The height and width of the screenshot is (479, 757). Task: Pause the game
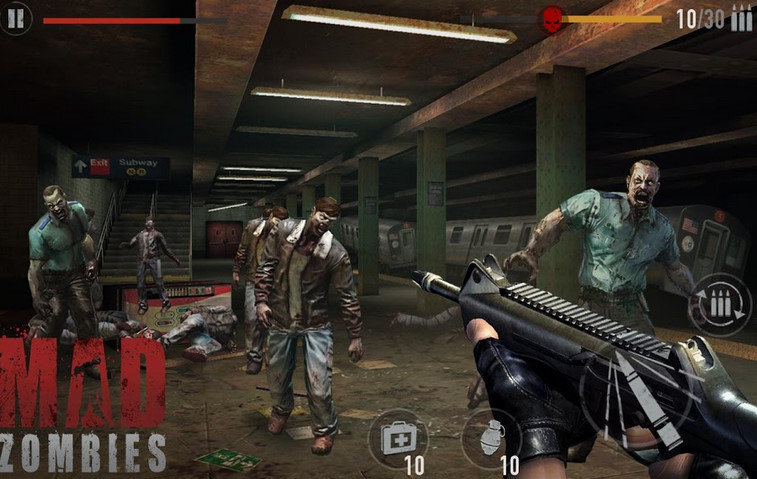coord(17,17)
